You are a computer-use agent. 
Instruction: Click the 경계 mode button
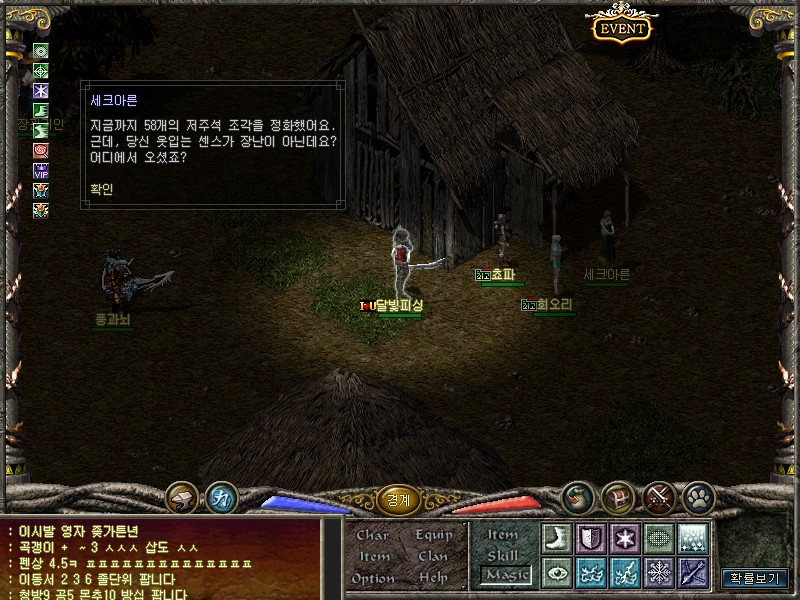click(399, 498)
